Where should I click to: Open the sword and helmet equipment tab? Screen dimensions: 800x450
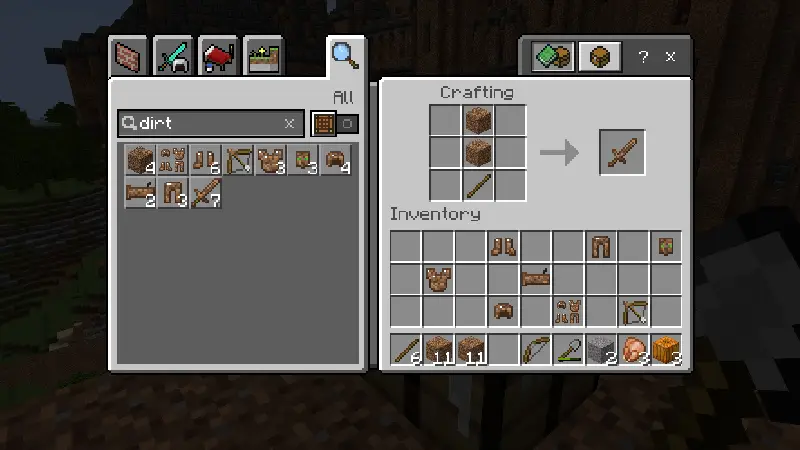pyautogui.click(x=173, y=56)
